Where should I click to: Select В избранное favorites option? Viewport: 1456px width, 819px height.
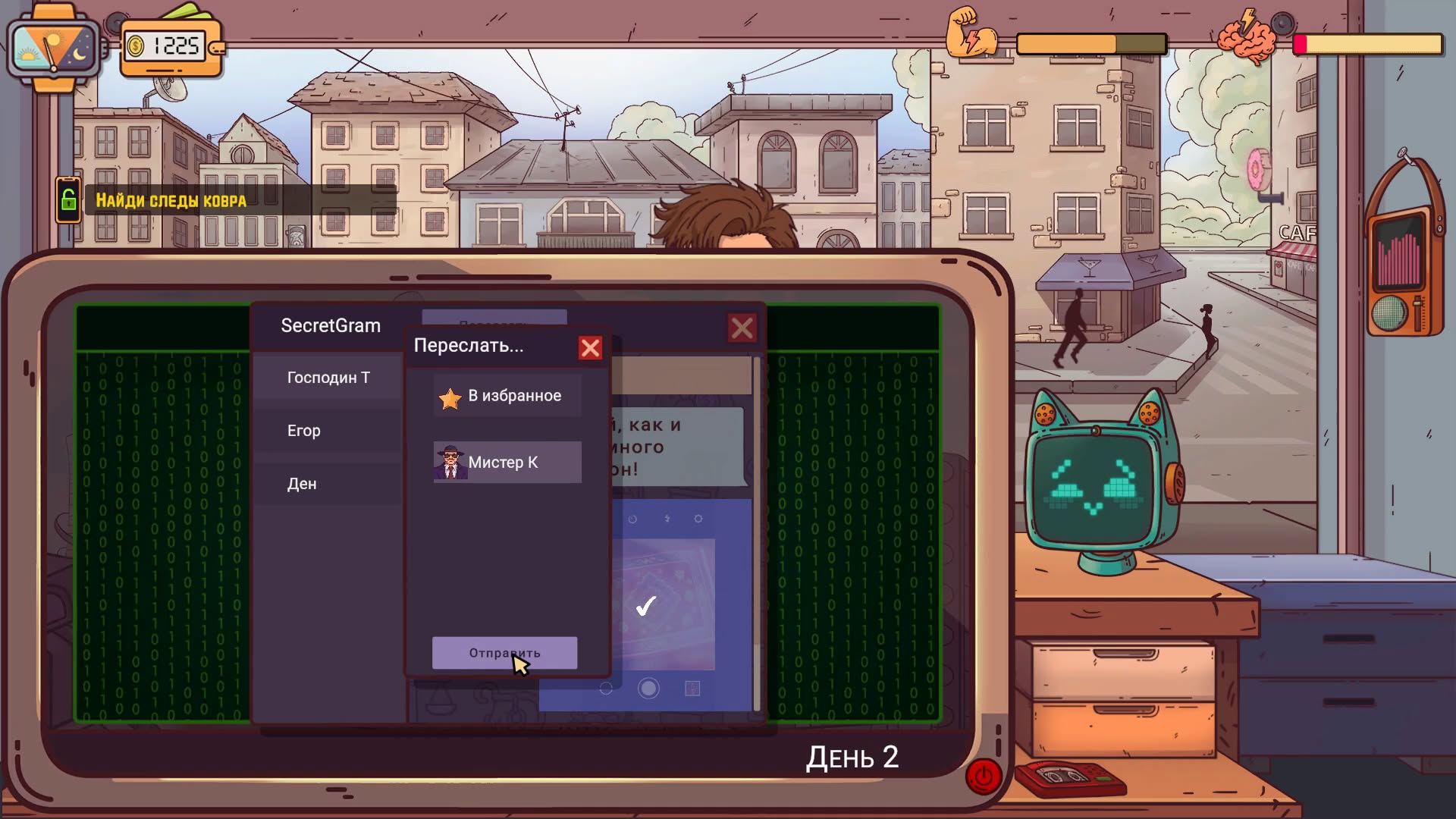pos(507,396)
